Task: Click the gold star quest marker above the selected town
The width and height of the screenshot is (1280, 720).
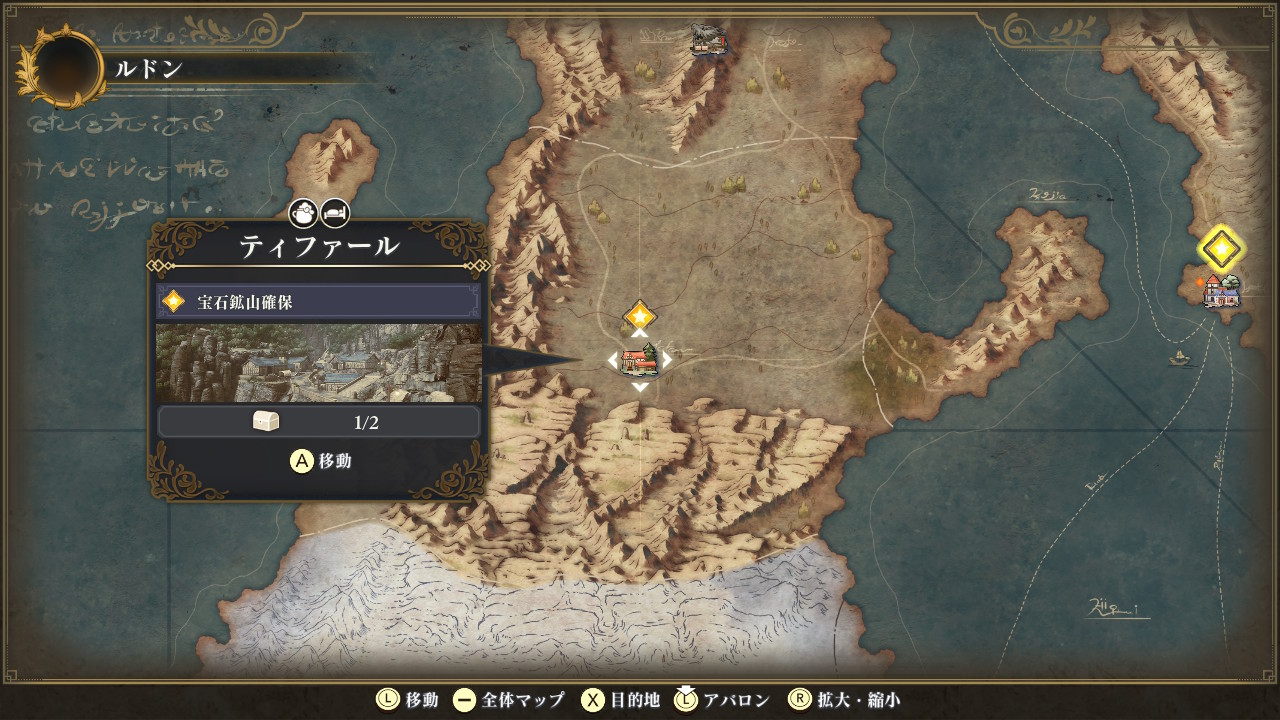Action: click(640, 316)
